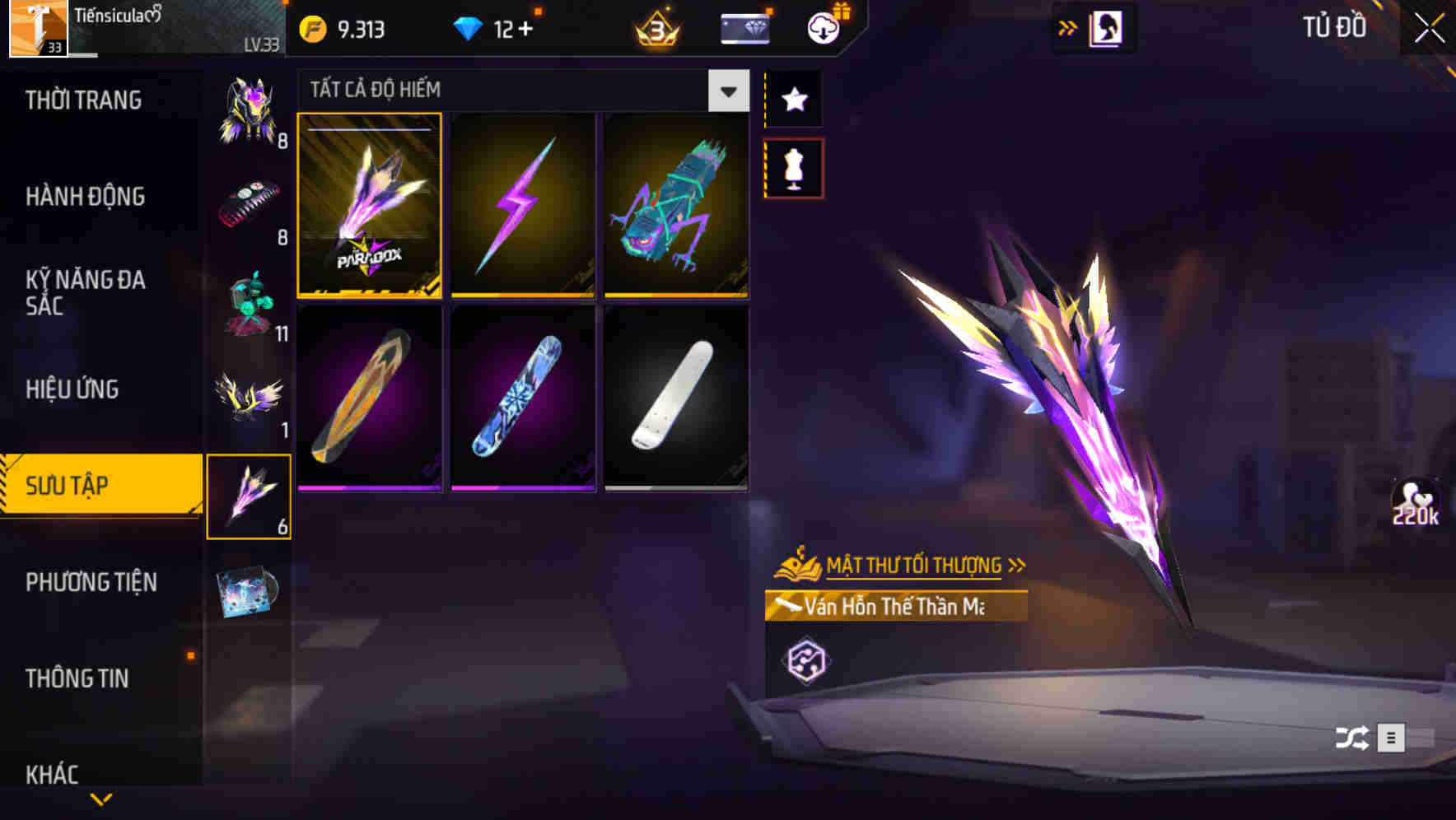Select the purple lightning bolt skateboard thumbnail
1456x820 pixels.
point(523,207)
